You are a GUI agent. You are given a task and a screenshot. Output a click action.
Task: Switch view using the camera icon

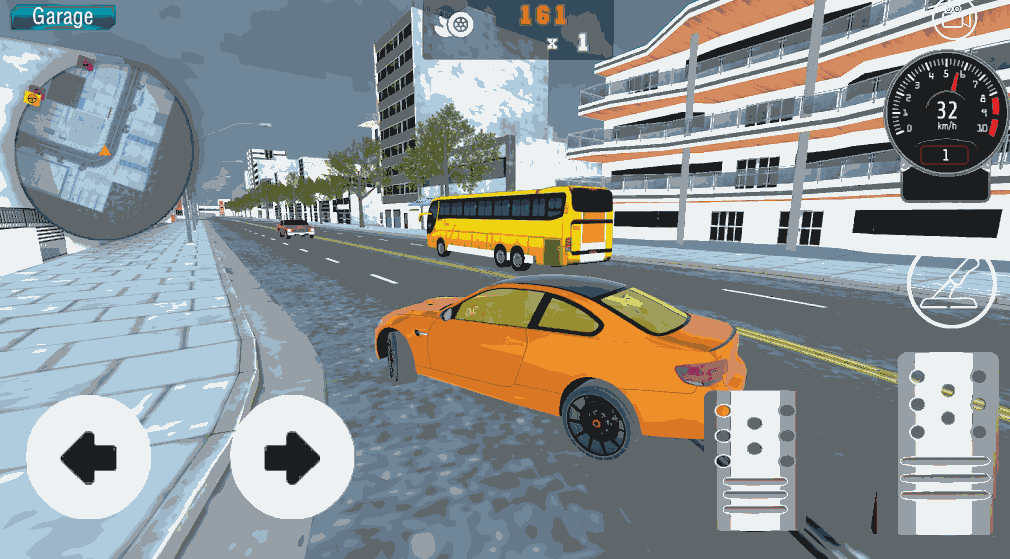(954, 17)
